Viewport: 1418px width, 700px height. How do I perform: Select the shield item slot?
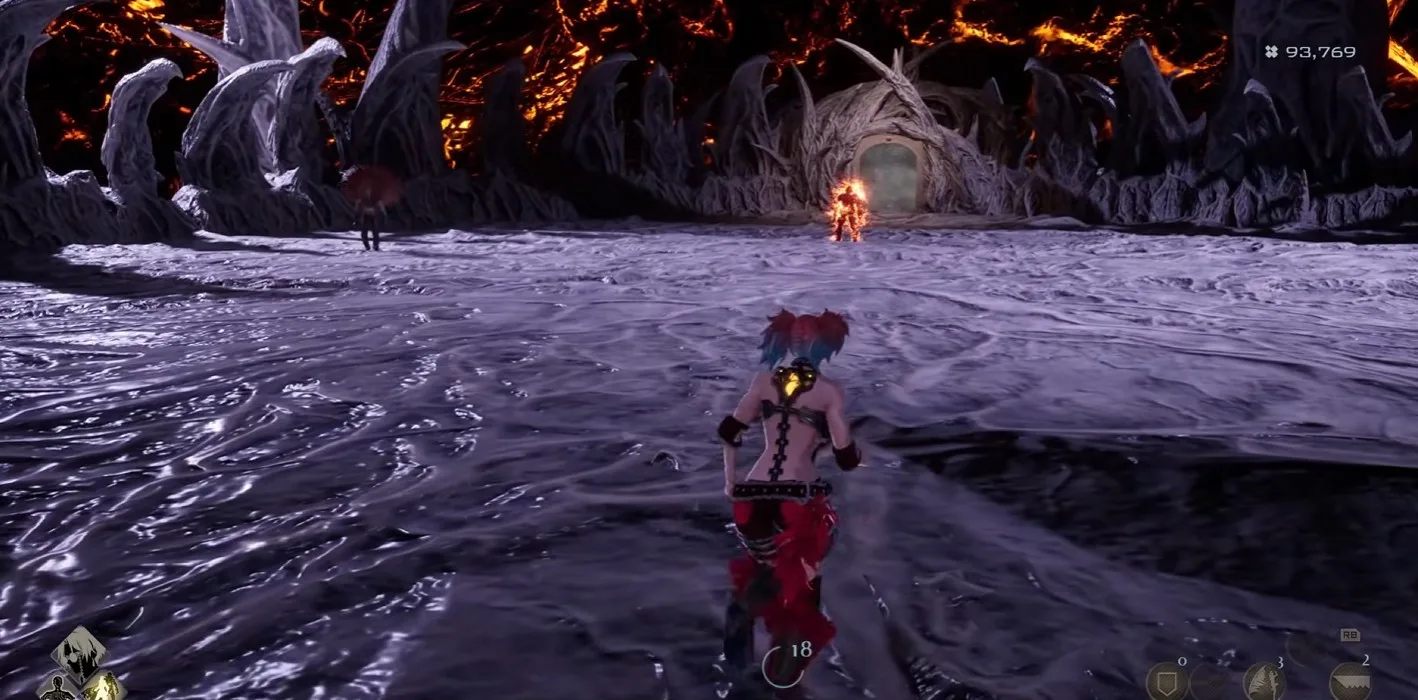1166,683
